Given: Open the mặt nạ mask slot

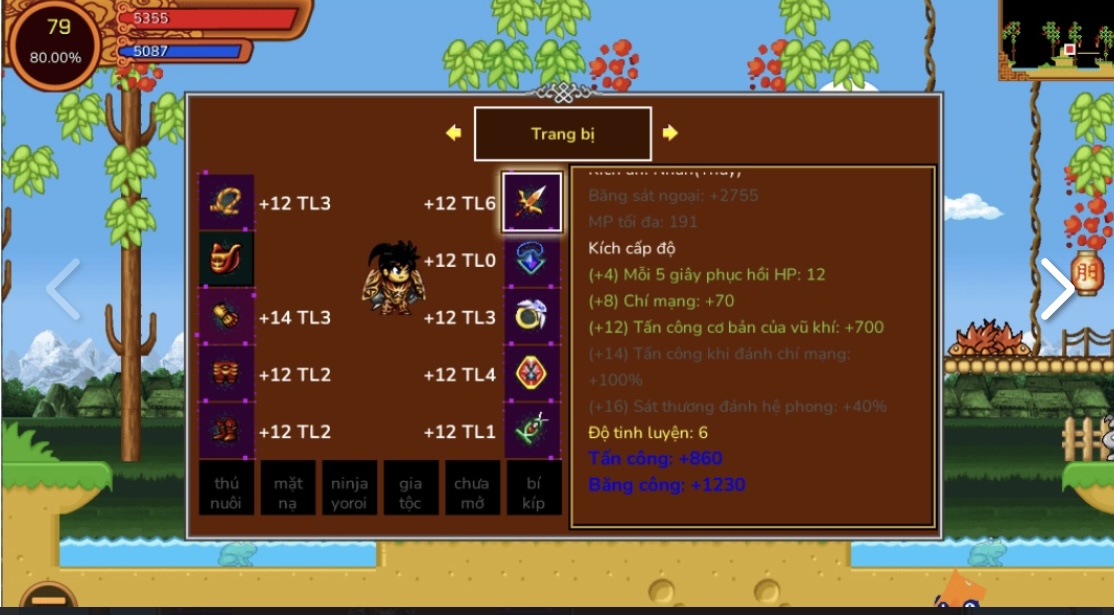Looking at the screenshot, I should (288, 488).
